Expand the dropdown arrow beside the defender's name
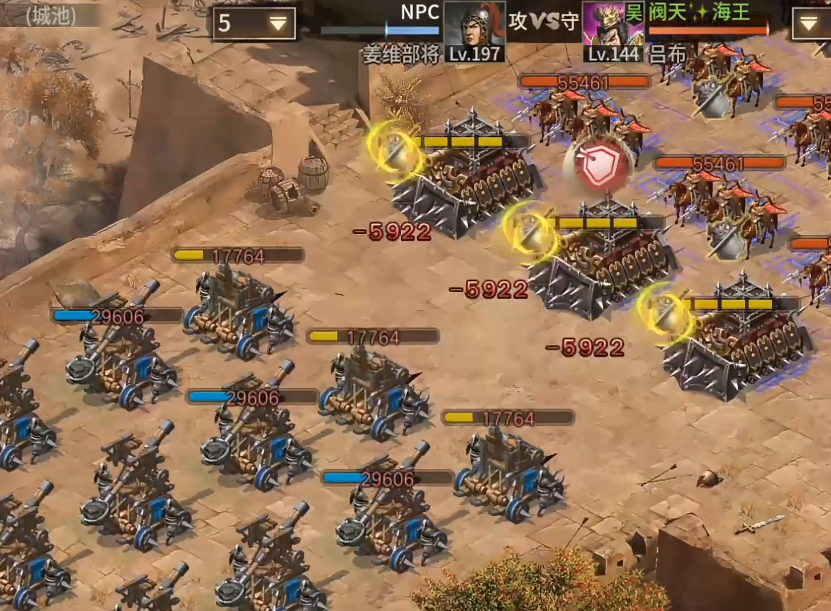831x611 pixels. [x=811, y=23]
